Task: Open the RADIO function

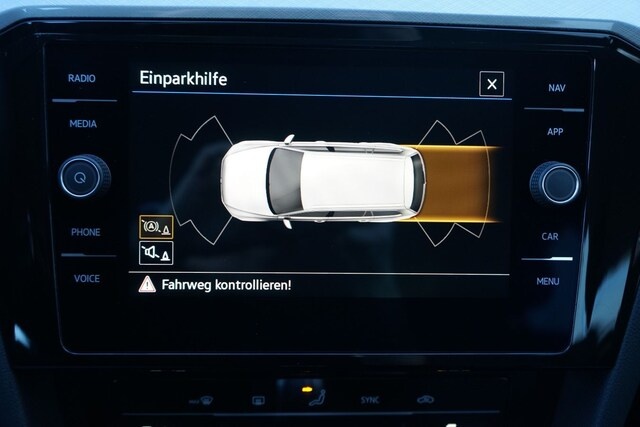Action: coord(82,78)
